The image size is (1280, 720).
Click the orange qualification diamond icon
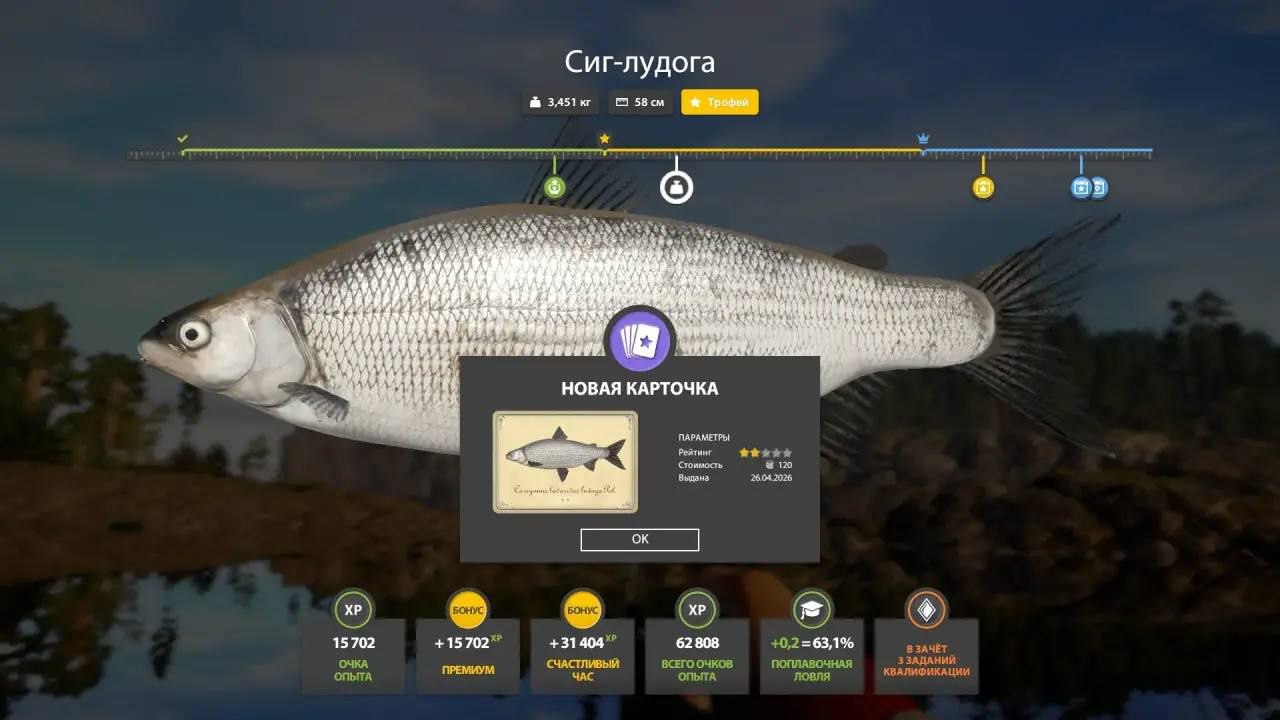pos(925,609)
